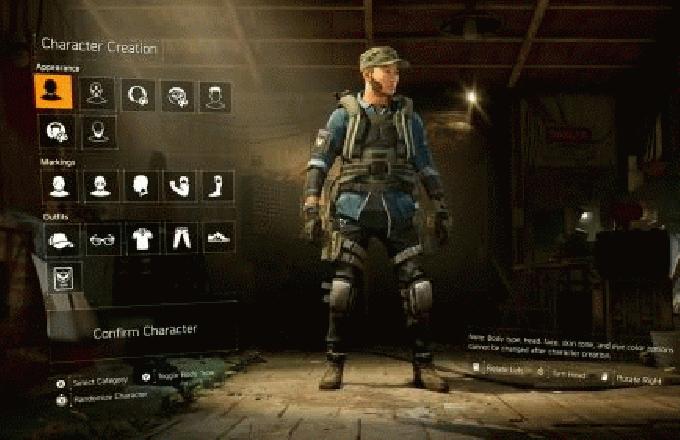This screenshot has height=440, width=680.
Task: Choose the glasses outfit category
Action: click(x=100, y=238)
